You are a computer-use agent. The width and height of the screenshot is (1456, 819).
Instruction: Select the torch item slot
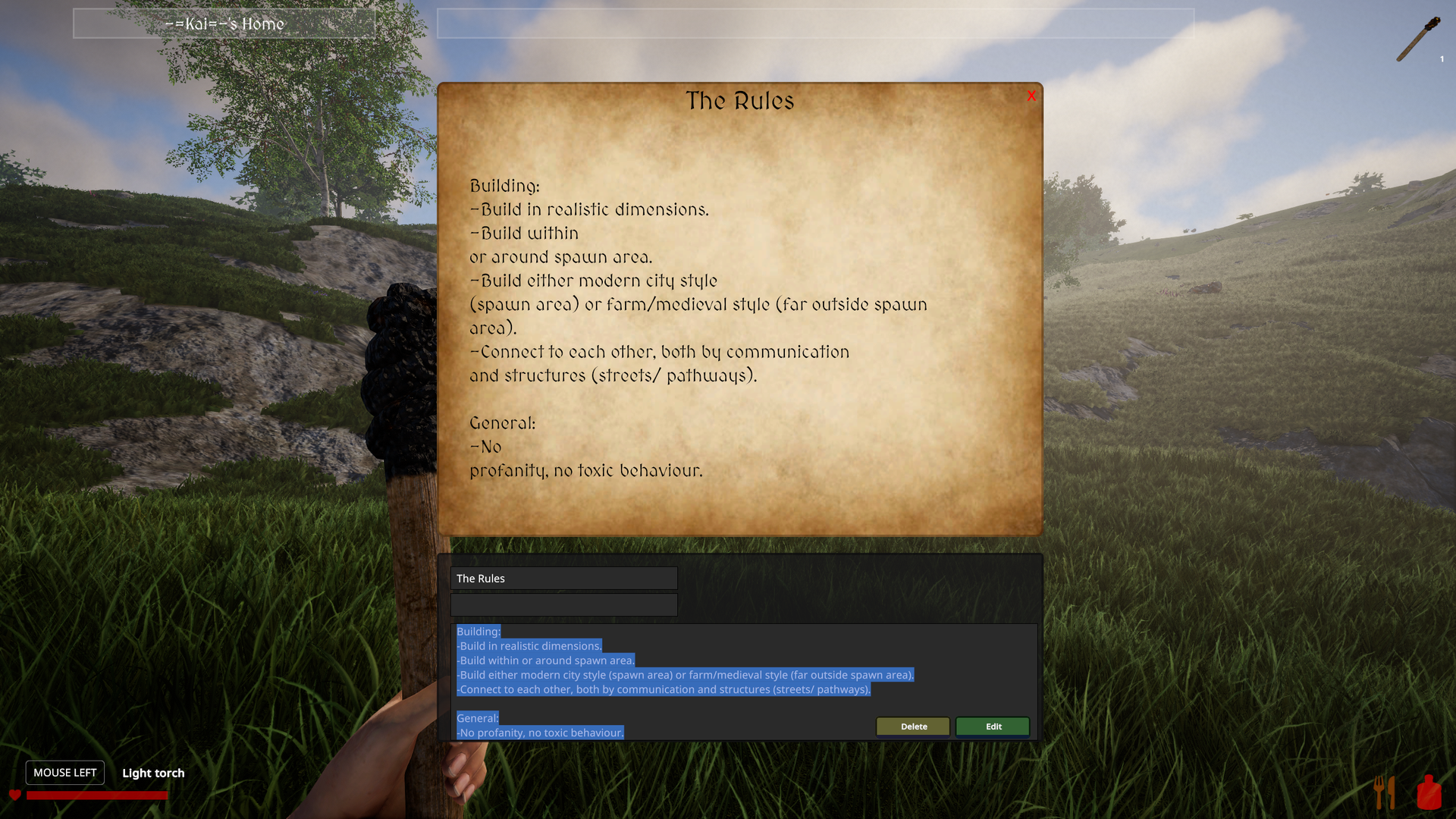(x=1419, y=39)
